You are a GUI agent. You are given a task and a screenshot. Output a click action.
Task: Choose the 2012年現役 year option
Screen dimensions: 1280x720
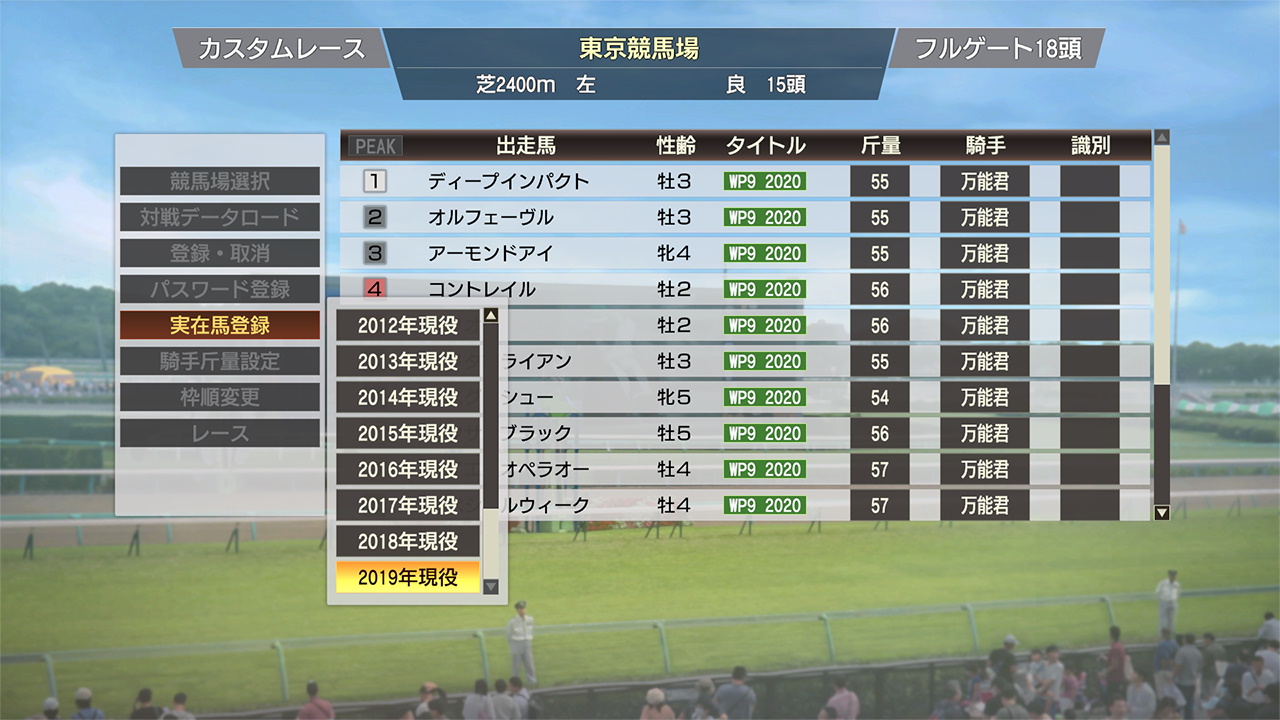[x=408, y=325]
